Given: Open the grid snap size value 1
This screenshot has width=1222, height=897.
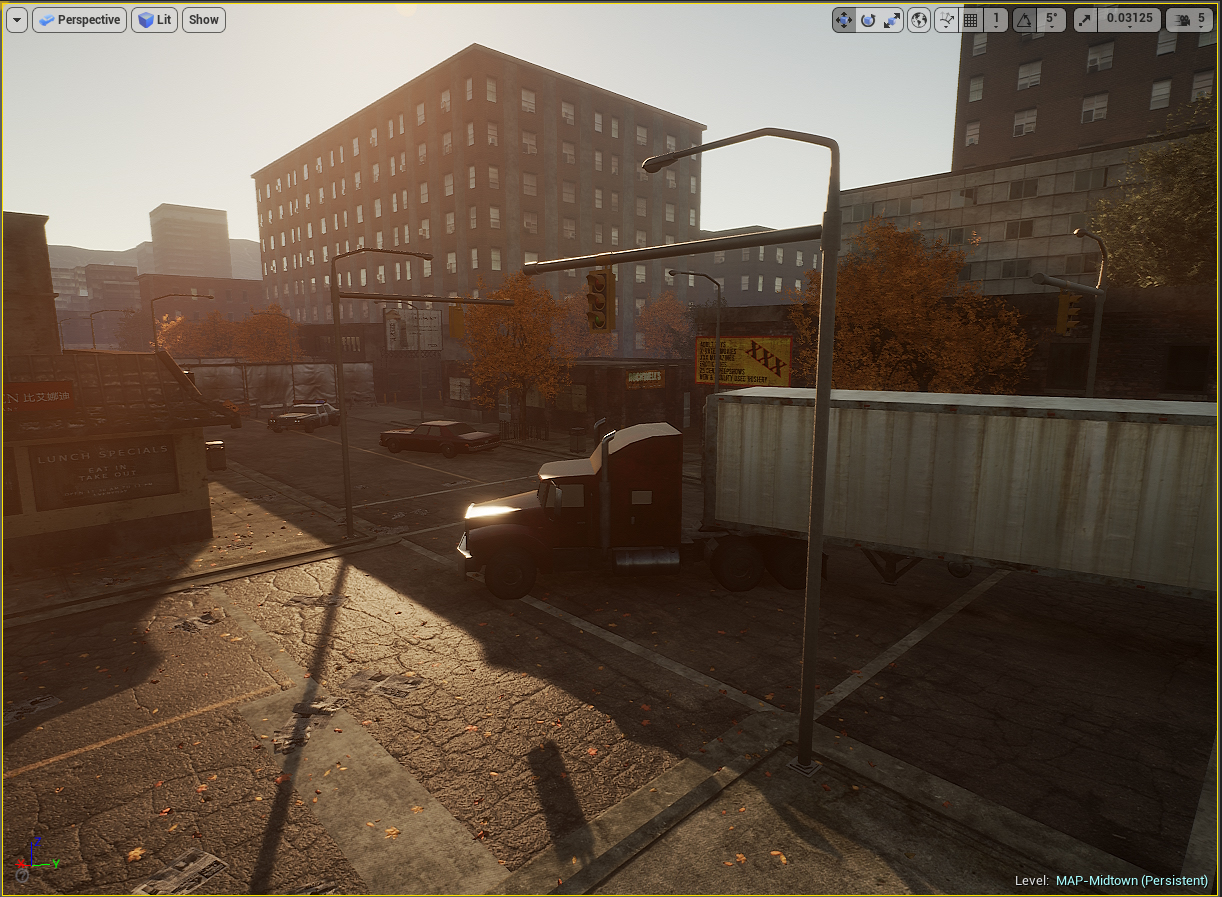Looking at the screenshot, I should click(x=995, y=20).
